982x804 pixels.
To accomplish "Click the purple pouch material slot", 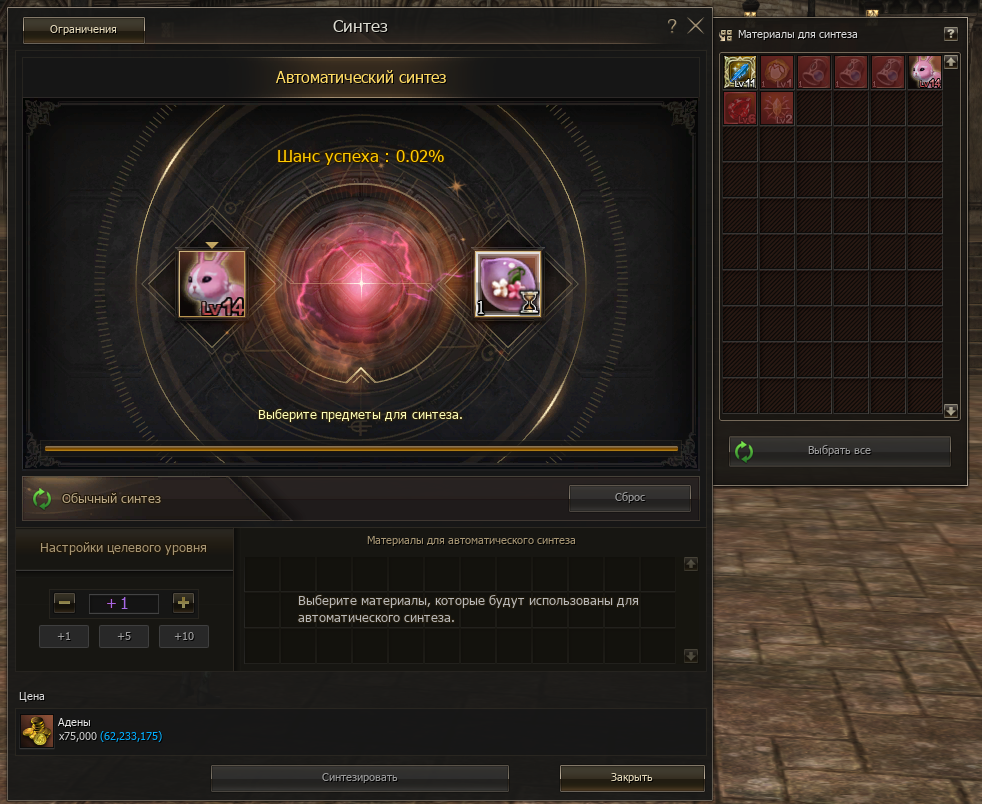I will pyautogui.click(x=507, y=284).
